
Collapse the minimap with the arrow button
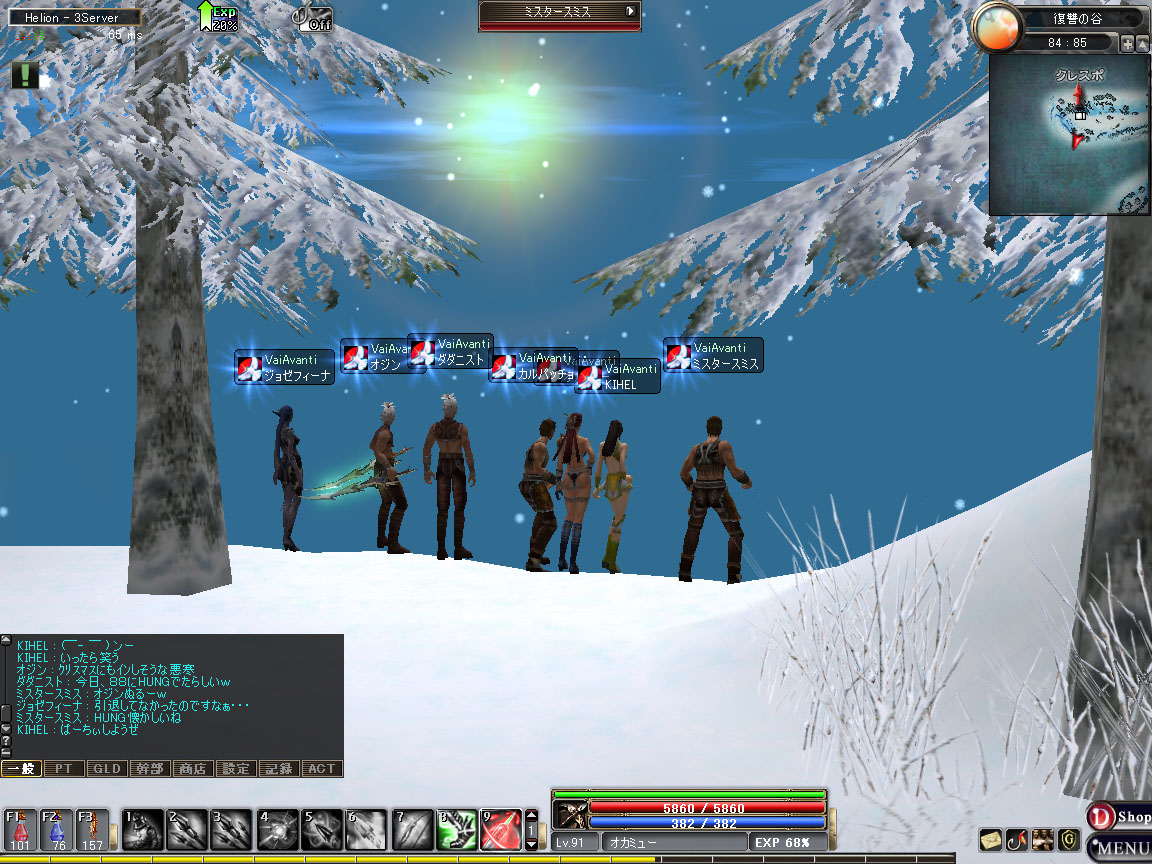[1142, 44]
